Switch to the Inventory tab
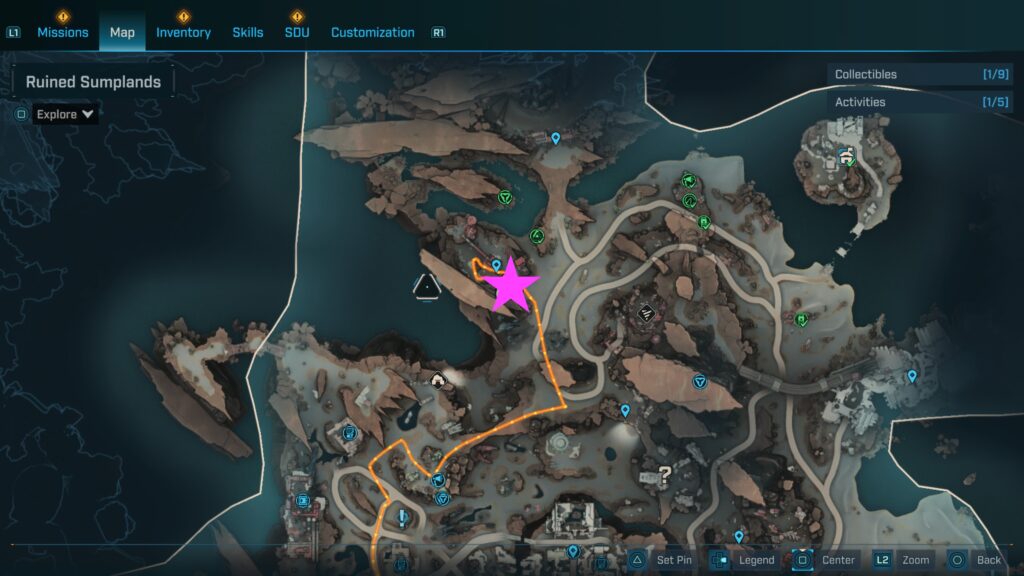Image resolution: width=1024 pixels, height=576 pixels. pyautogui.click(x=183, y=32)
